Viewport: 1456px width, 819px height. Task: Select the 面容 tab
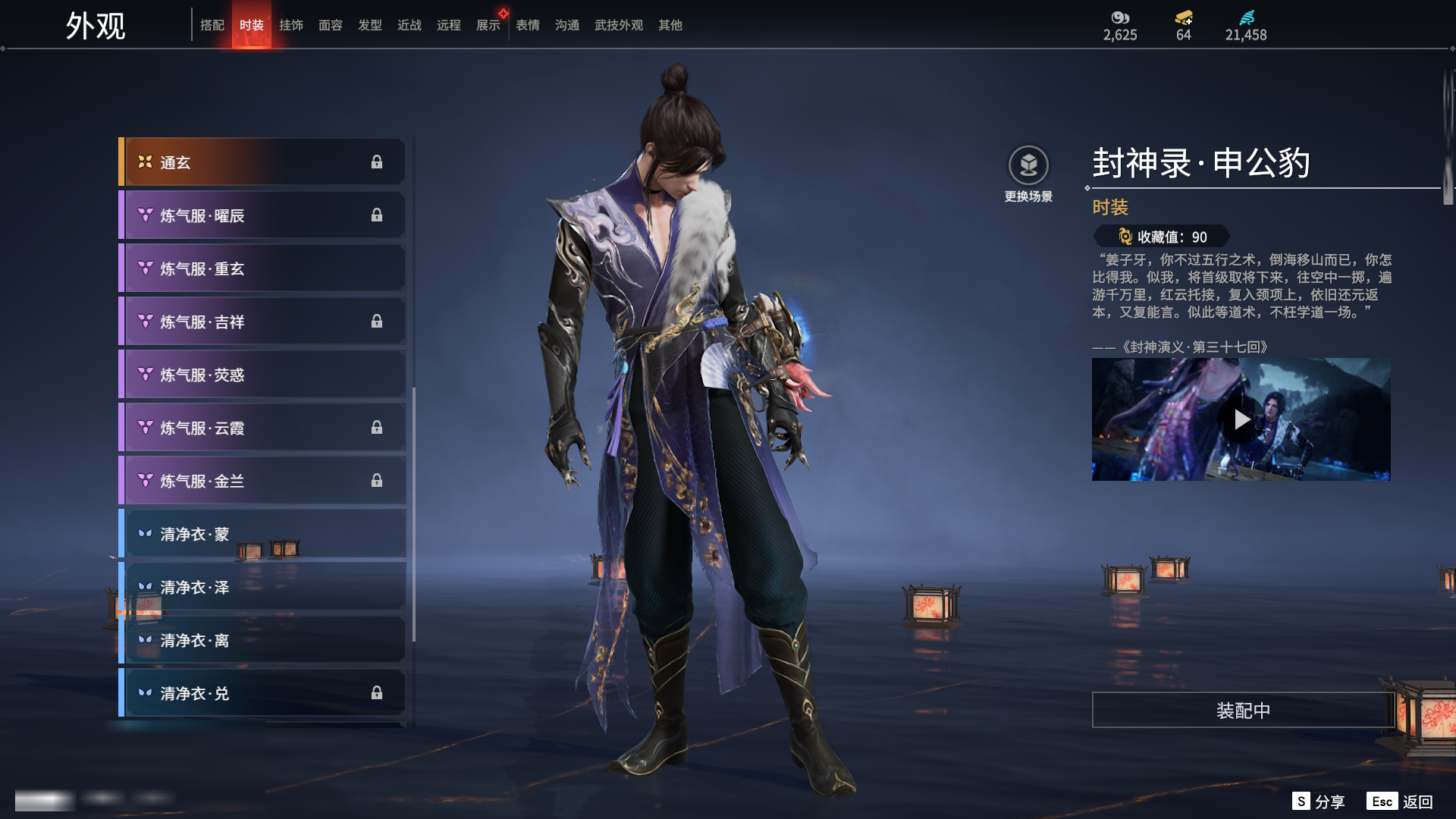pyautogui.click(x=331, y=25)
